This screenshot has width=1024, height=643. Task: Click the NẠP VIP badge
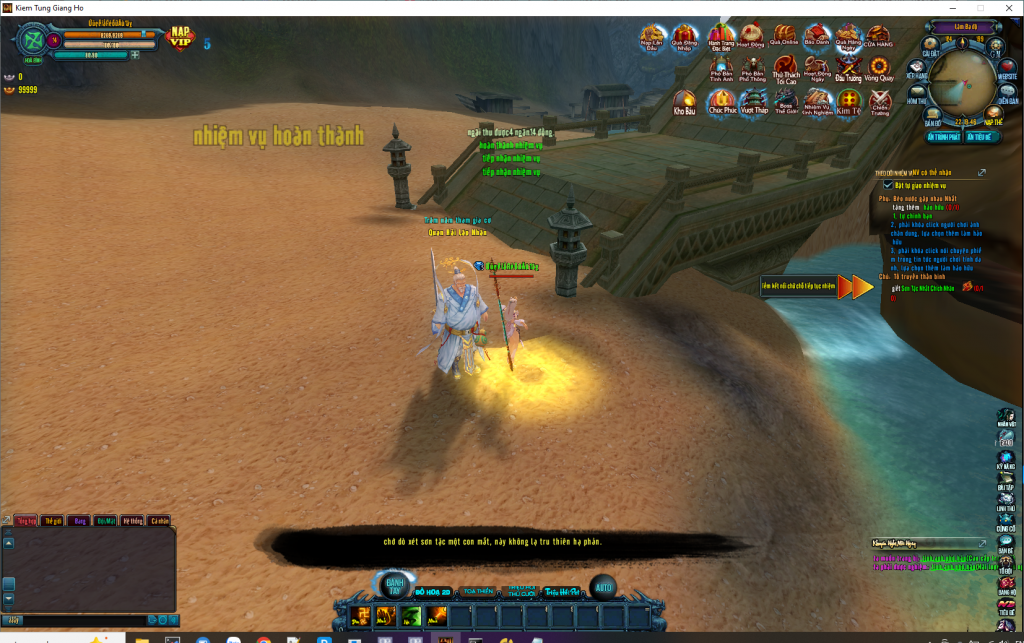pos(181,38)
